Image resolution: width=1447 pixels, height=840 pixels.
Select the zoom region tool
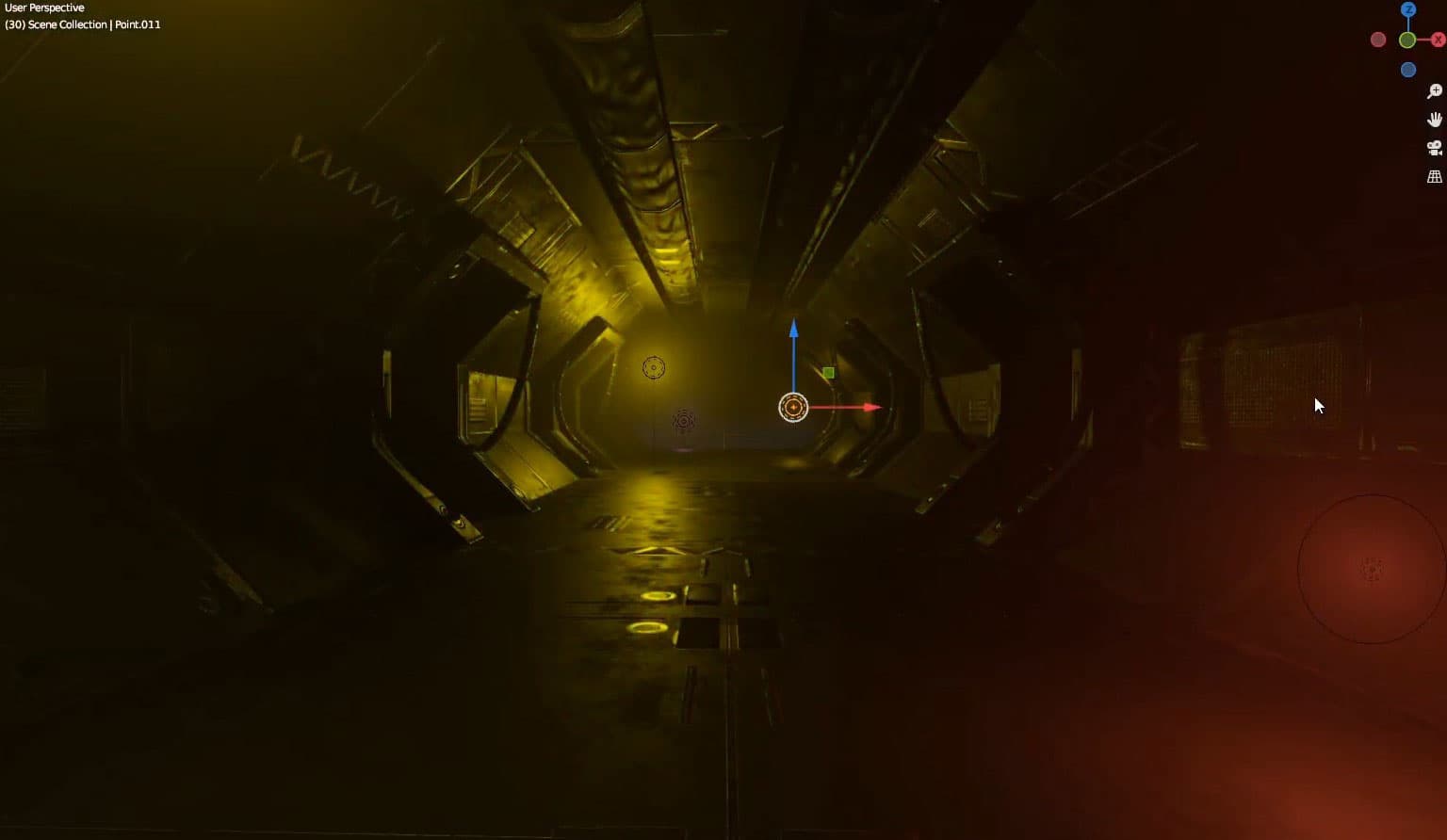tap(1433, 90)
